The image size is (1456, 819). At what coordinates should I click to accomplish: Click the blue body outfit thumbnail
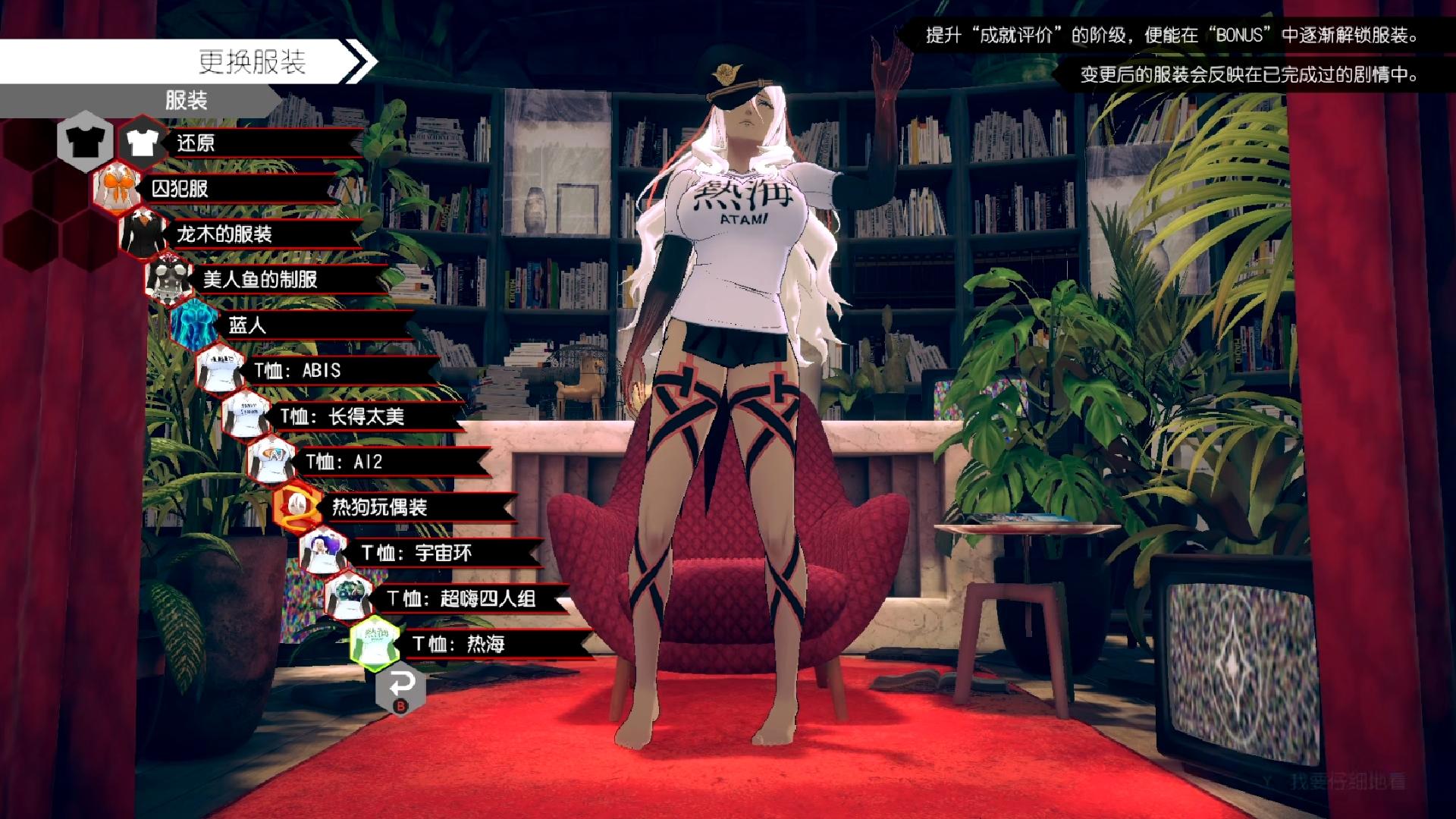pyautogui.click(x=193, y=325)
